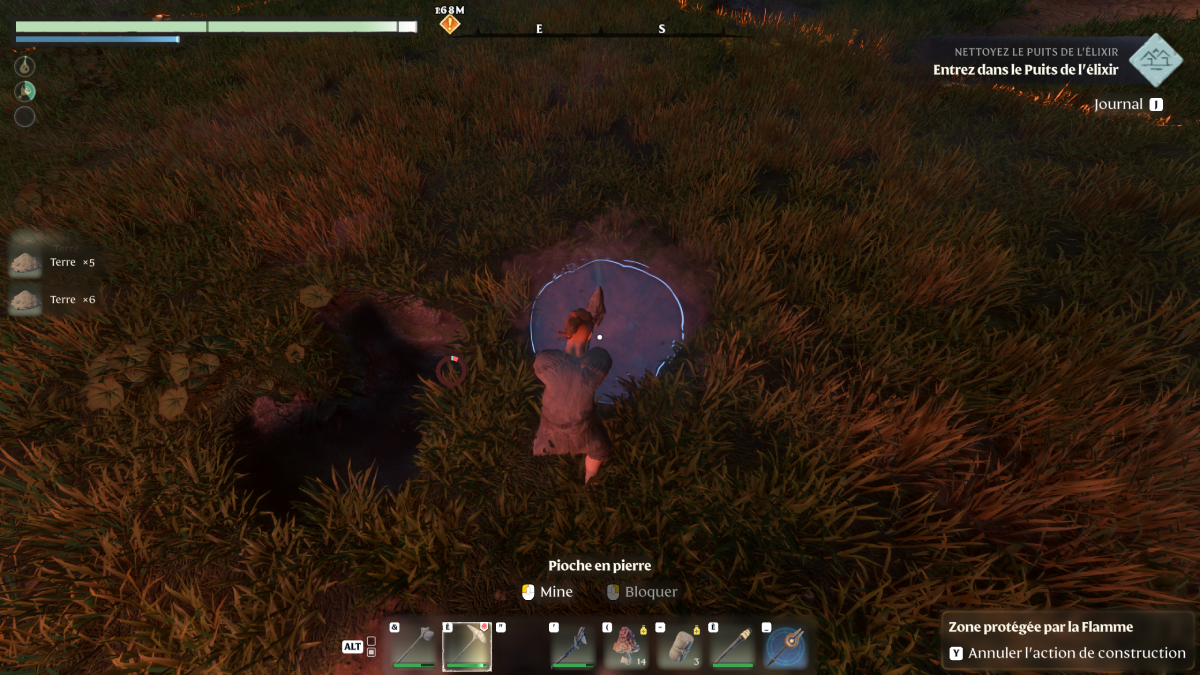Screen dimensions: 1200x675
Task: Click the quest marker on the compass
Action: point(451,22)
